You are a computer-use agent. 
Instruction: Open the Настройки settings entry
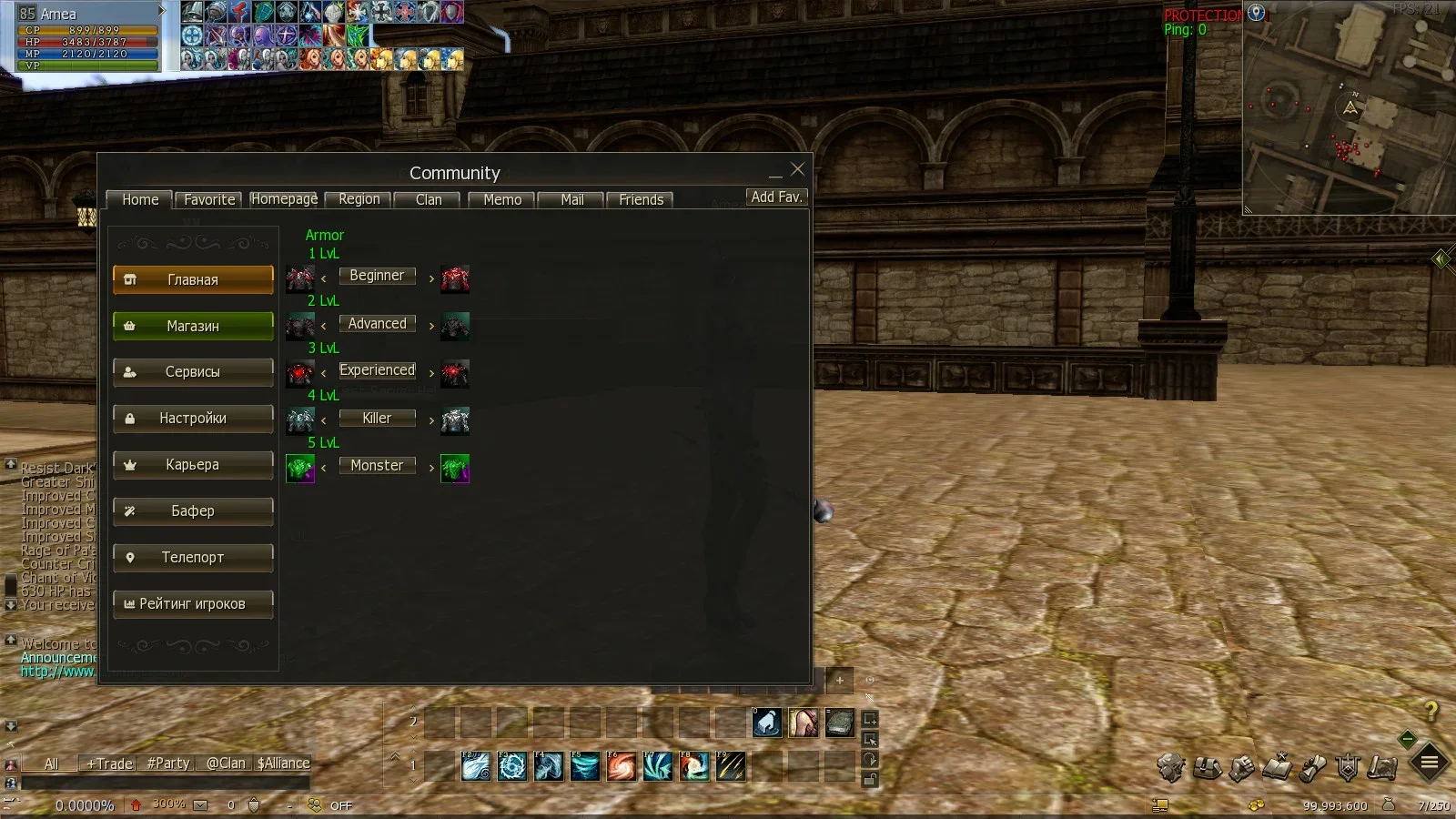pyautogui.click(x=193, y=419)
